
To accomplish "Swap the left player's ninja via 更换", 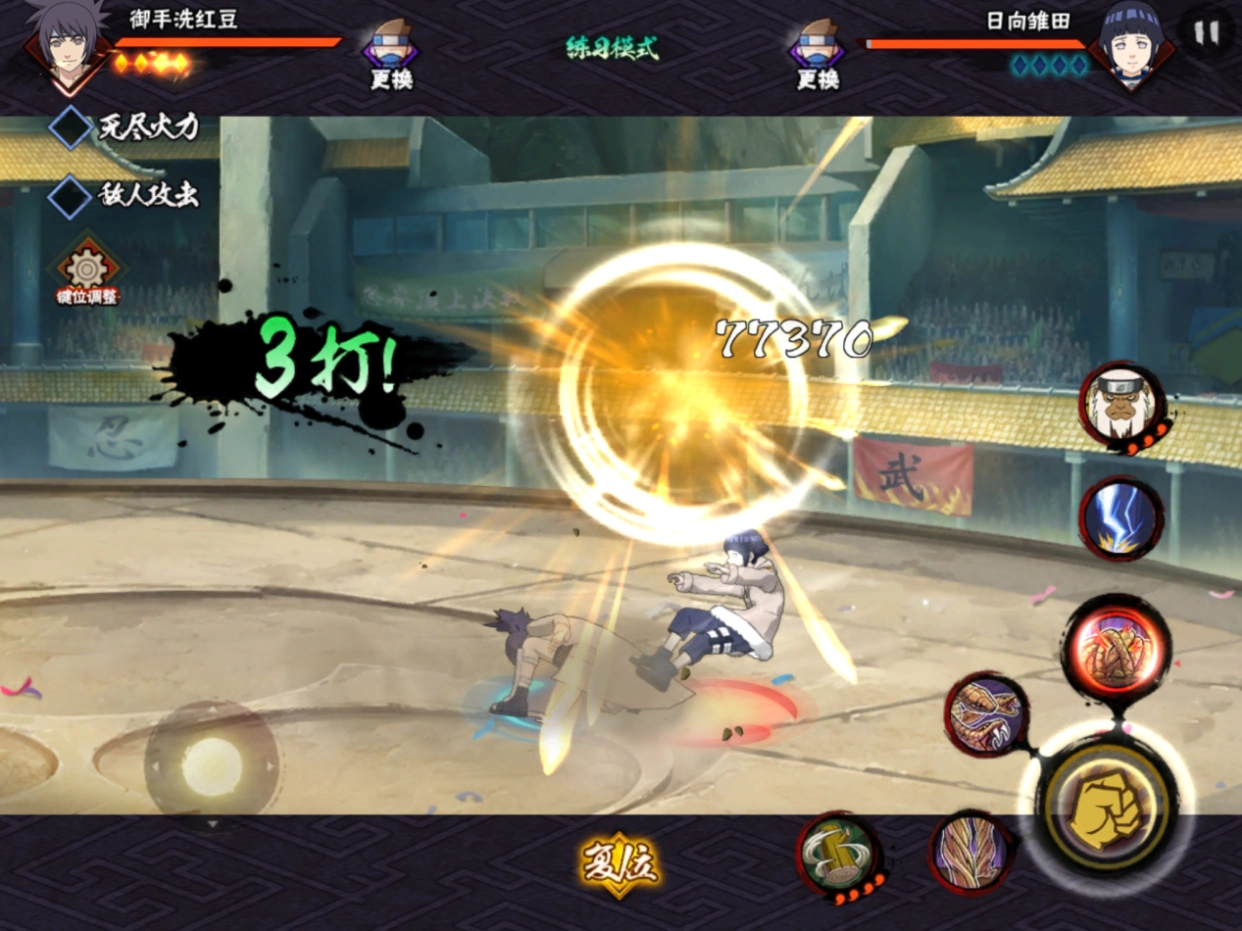I will click(391, 54).
